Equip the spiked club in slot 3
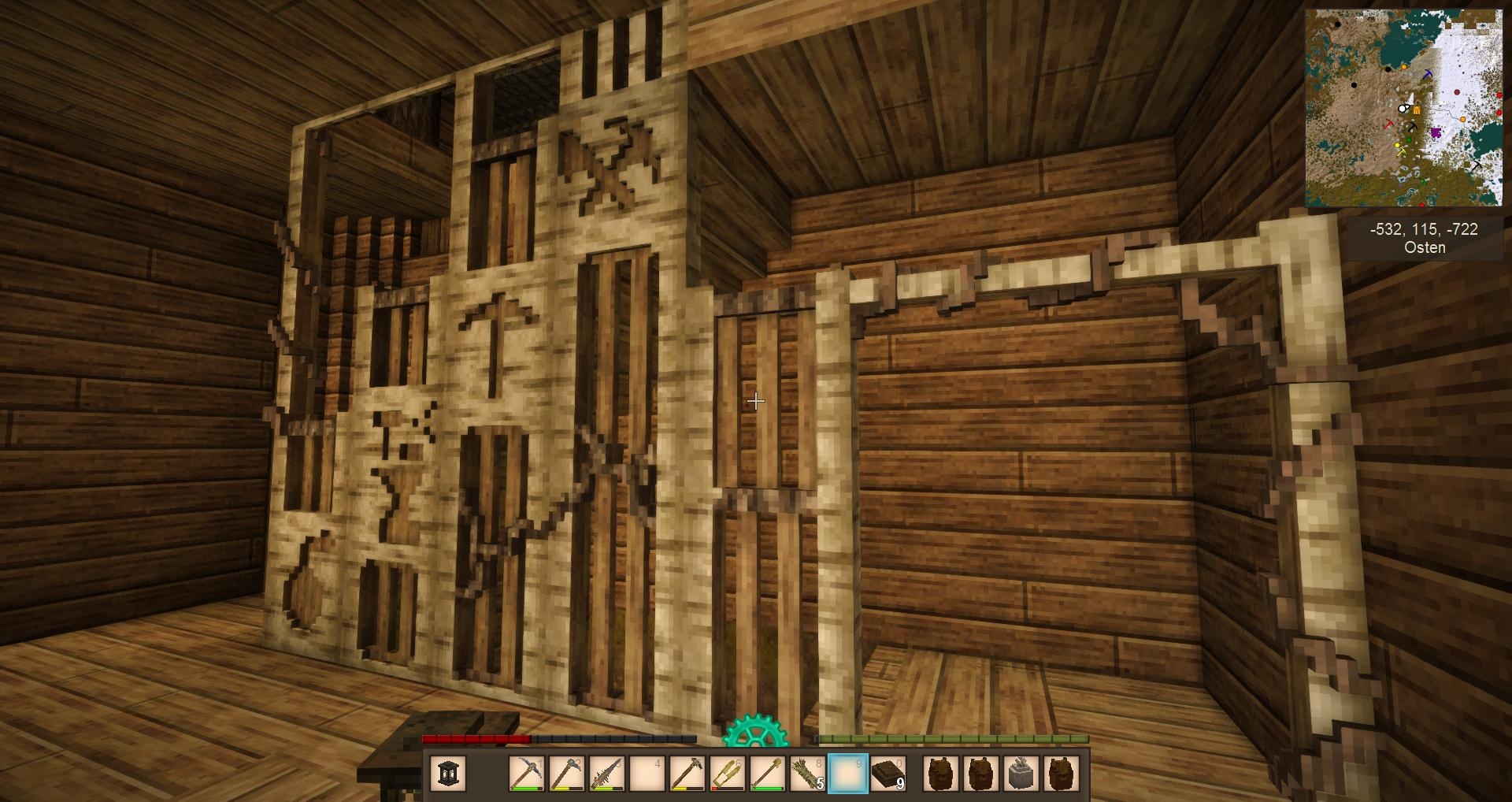Viewport: 1512px width, 802px height. (x=606, y=773)
